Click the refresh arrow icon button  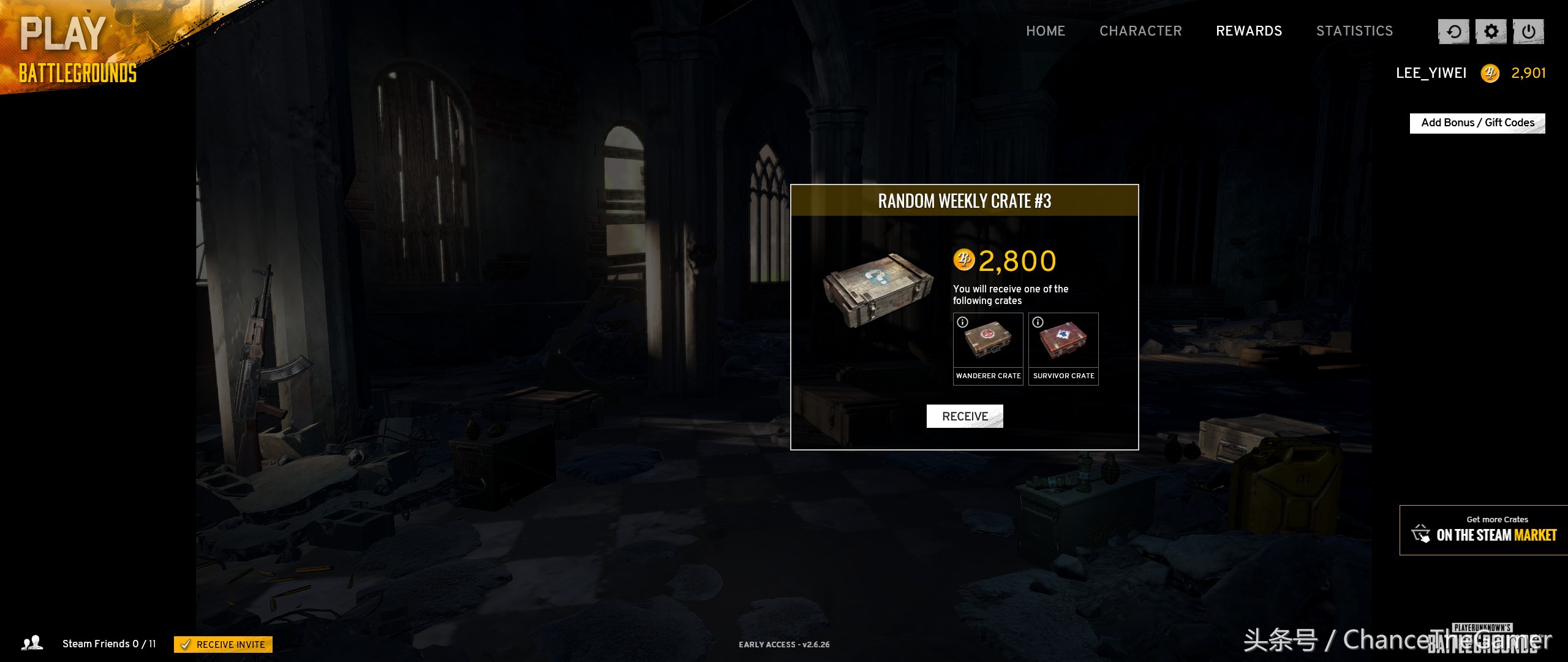click(1453, 32)
